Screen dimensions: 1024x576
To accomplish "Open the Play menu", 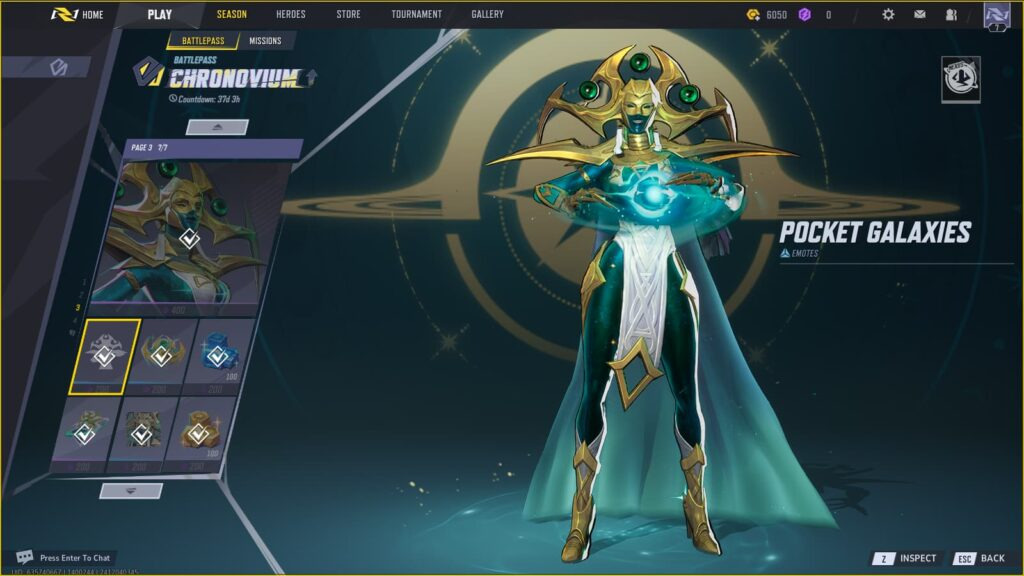I will (x=159, y=15).
